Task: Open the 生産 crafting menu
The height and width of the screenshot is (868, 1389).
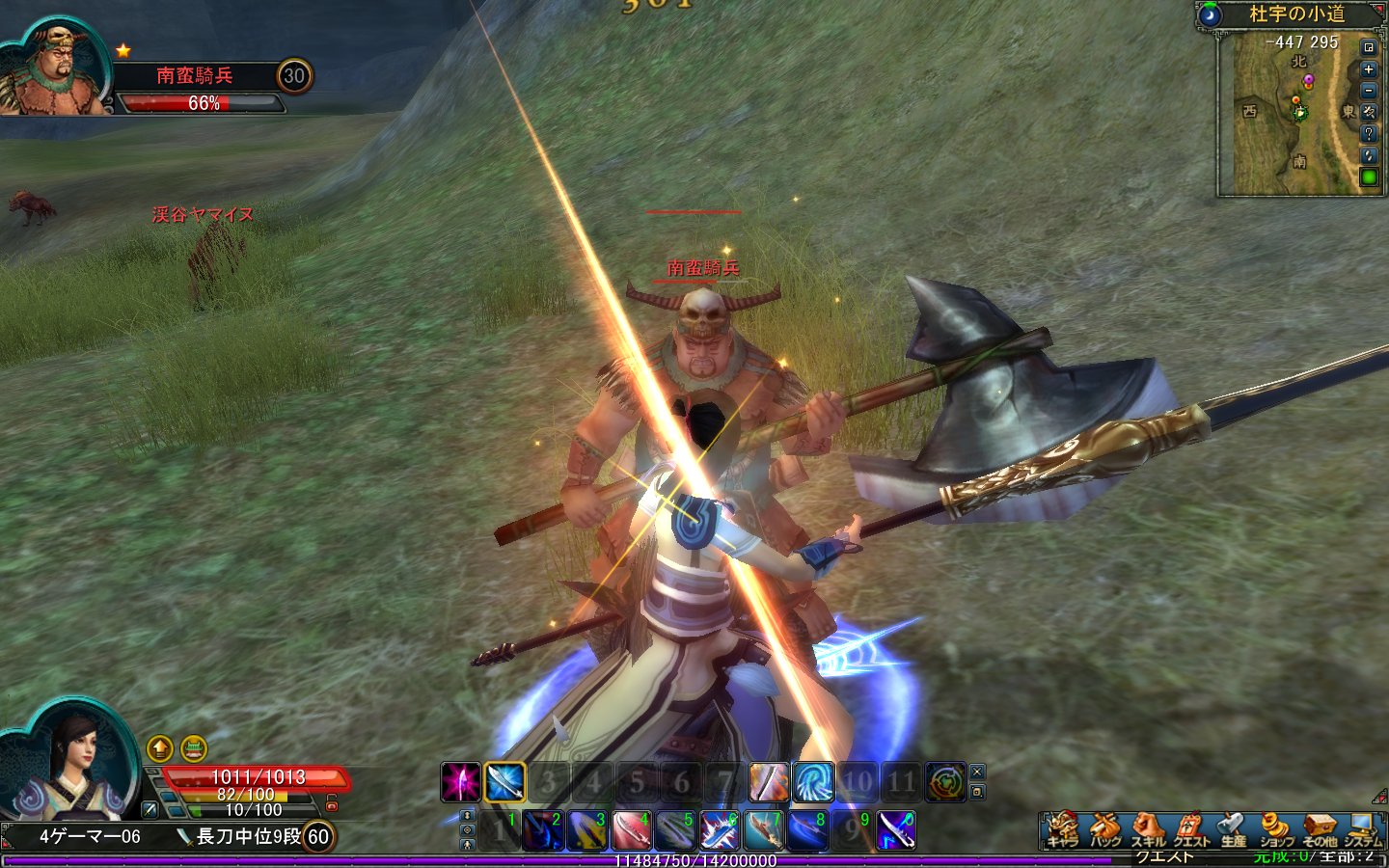Action: 1233,828
